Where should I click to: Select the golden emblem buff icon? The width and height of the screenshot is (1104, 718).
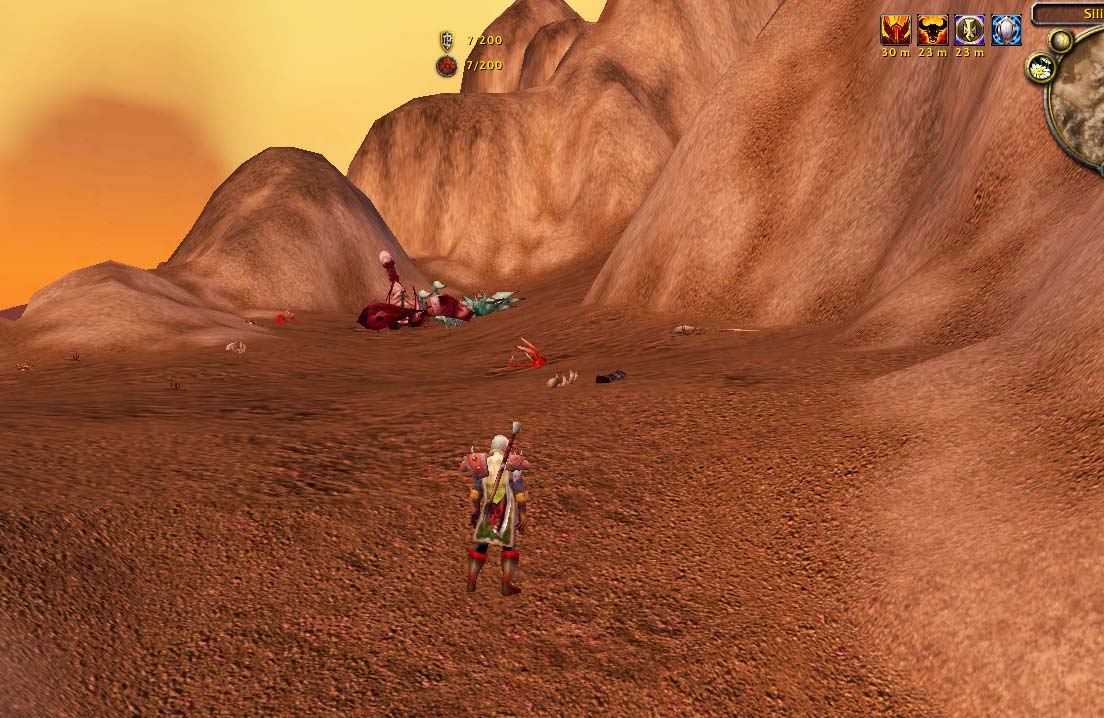pyautogui.click(x=969, y=30)
